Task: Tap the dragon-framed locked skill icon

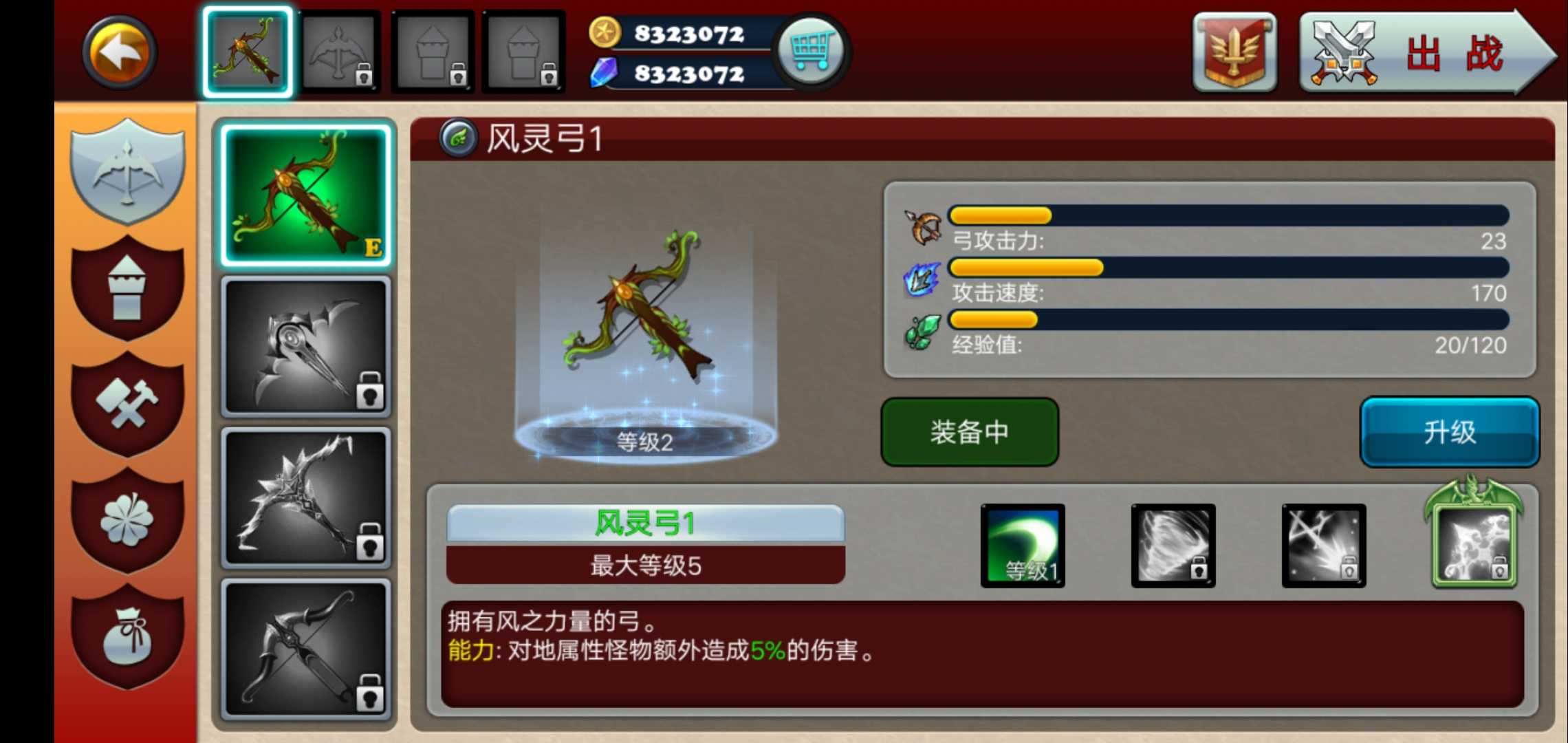Action: [1475, 543]
